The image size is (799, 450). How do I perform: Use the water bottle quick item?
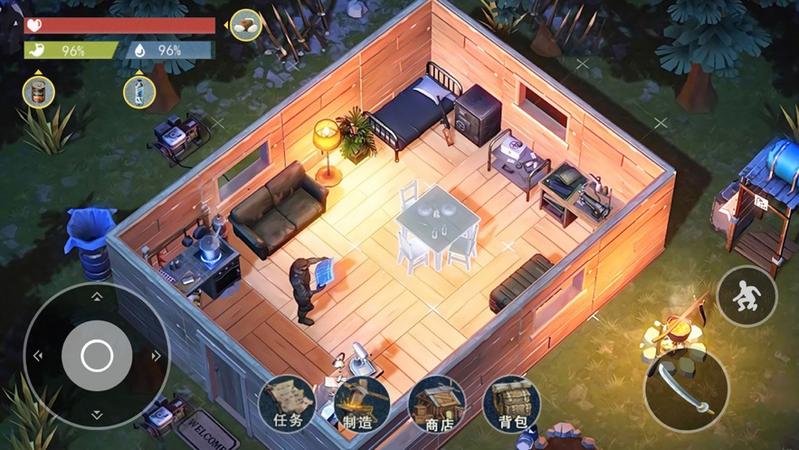[139, 92]
